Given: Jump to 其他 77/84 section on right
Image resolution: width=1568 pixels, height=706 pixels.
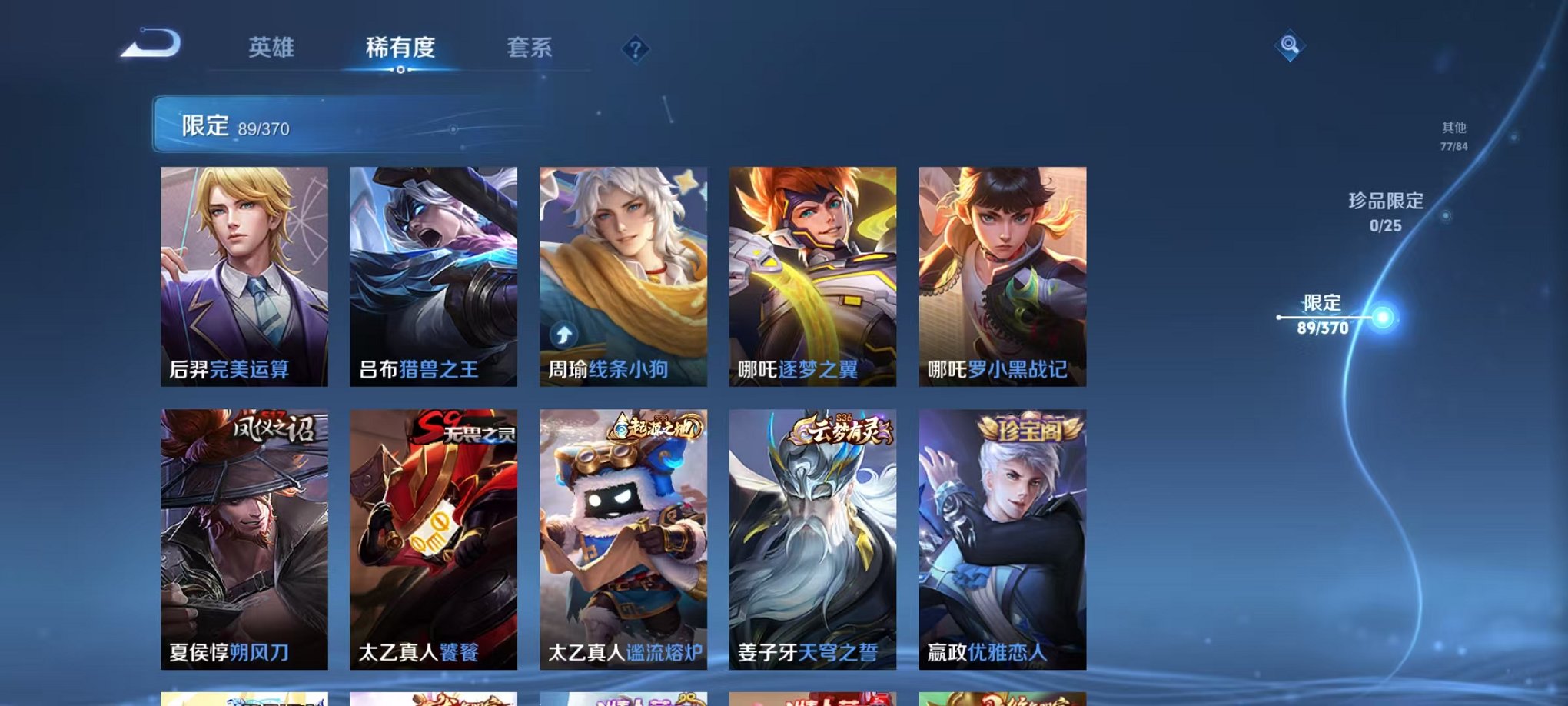Looking at the screenshot, I should pos(1453,135).
